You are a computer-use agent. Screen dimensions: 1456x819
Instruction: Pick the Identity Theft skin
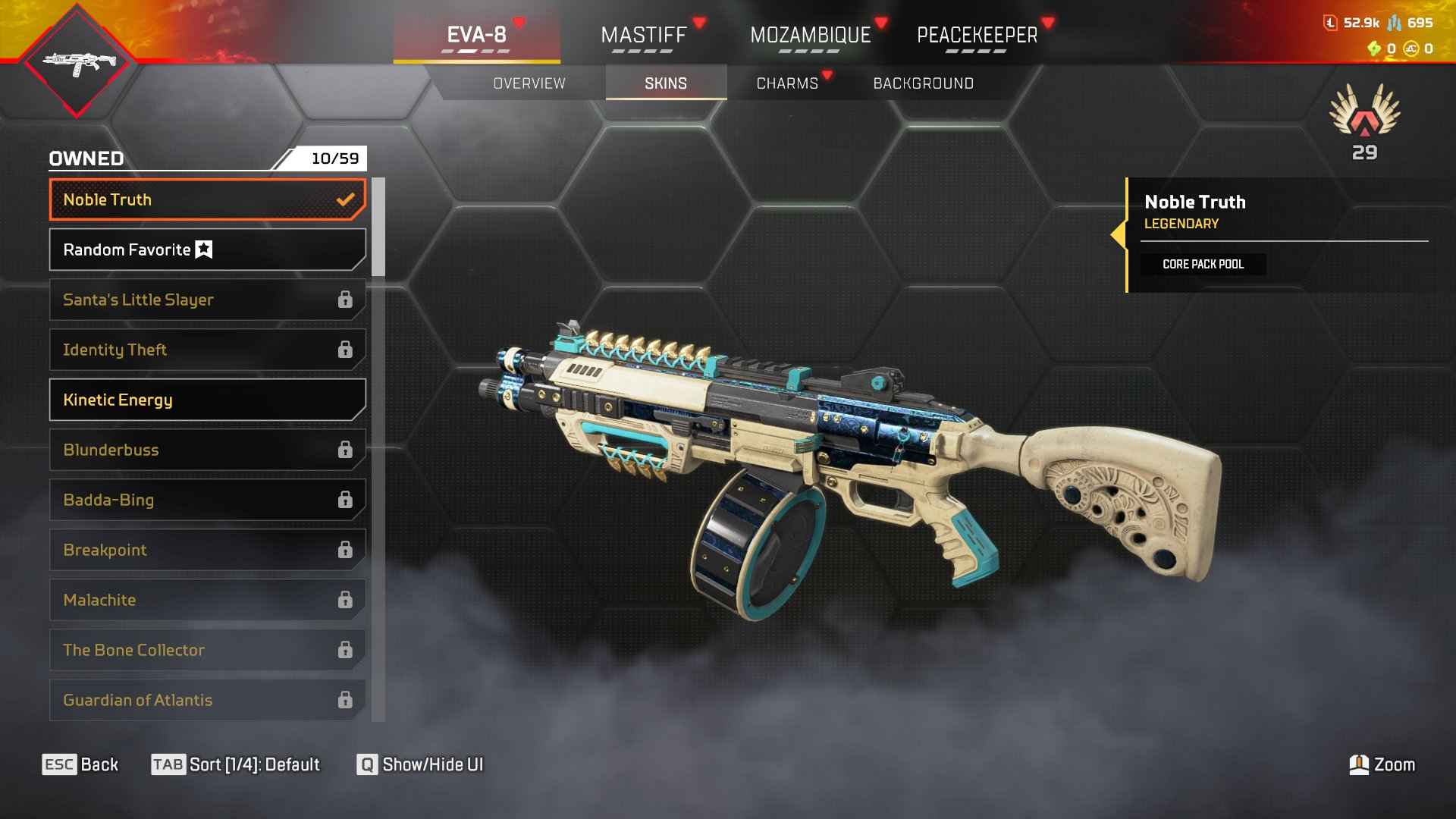pyautogui.click(x=207, y=350)
